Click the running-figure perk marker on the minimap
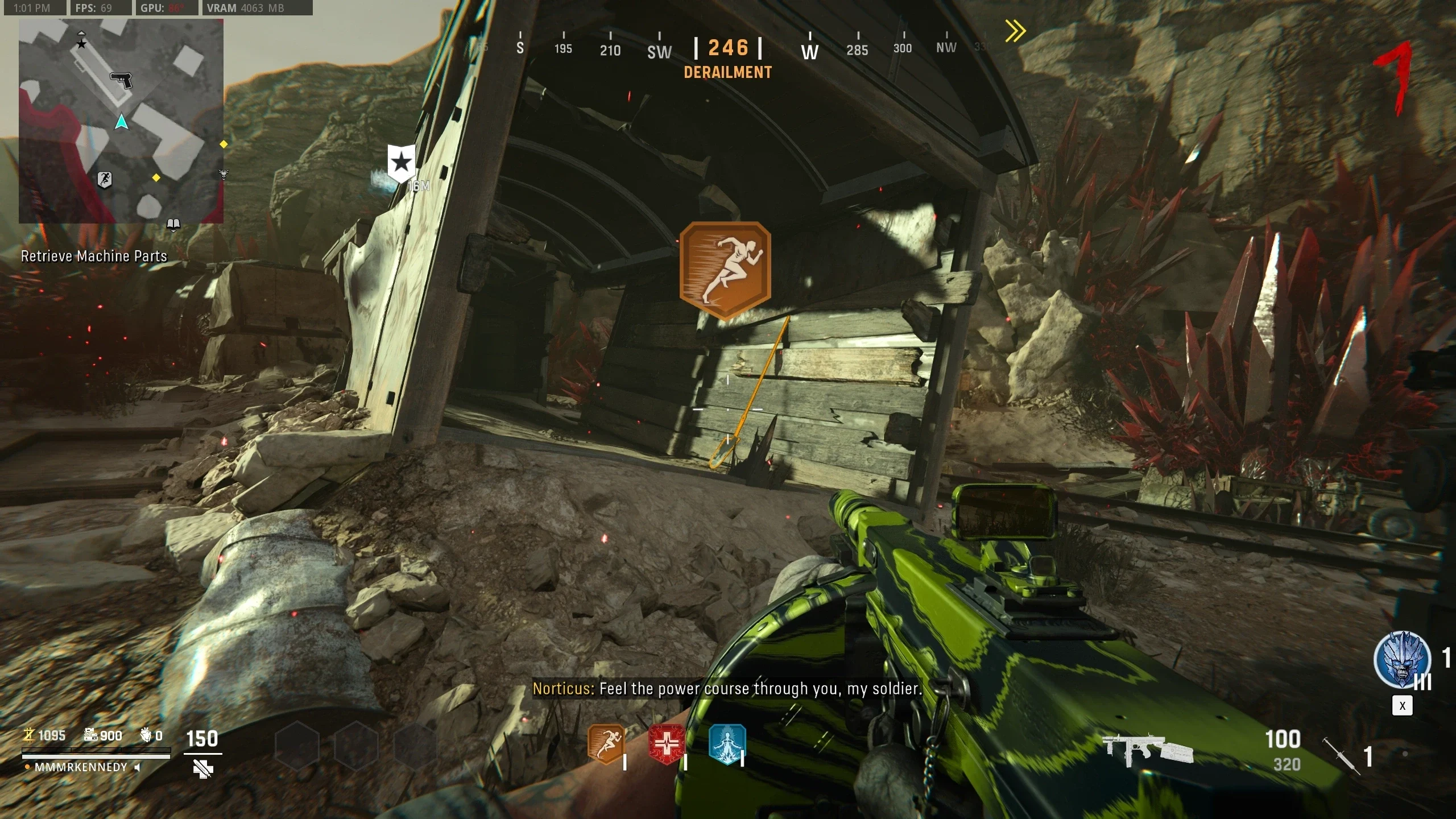The image size is (1456, 819). click(x=104, y=180)
